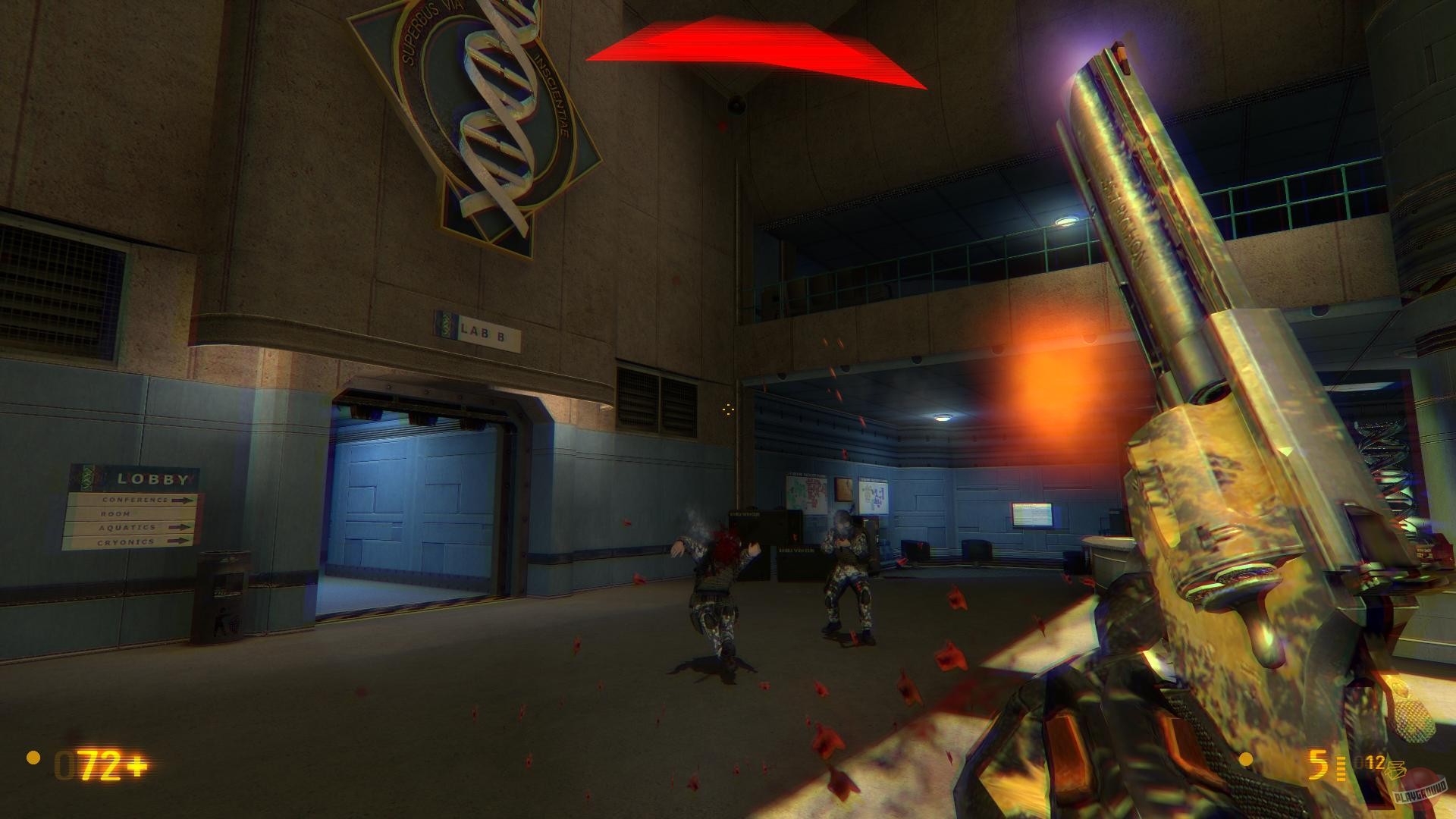The image size is (1456, 819).
Task: Click the CONFERENCE directional arrow
Action: click(183, 500)
